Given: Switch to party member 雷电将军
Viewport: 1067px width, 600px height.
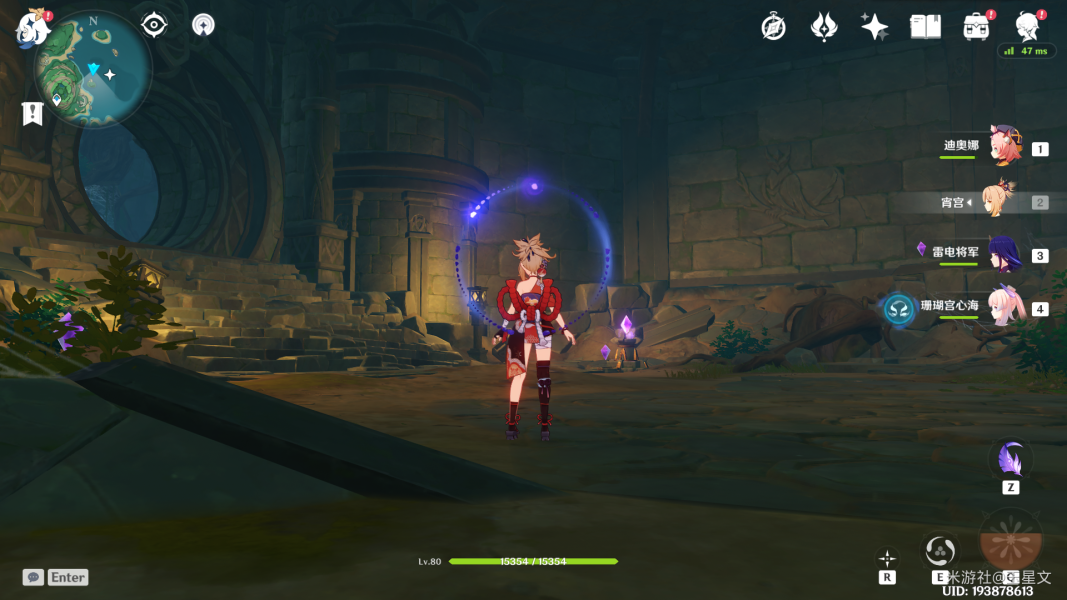Looking at the screenshot, I should pos(1003,254).
